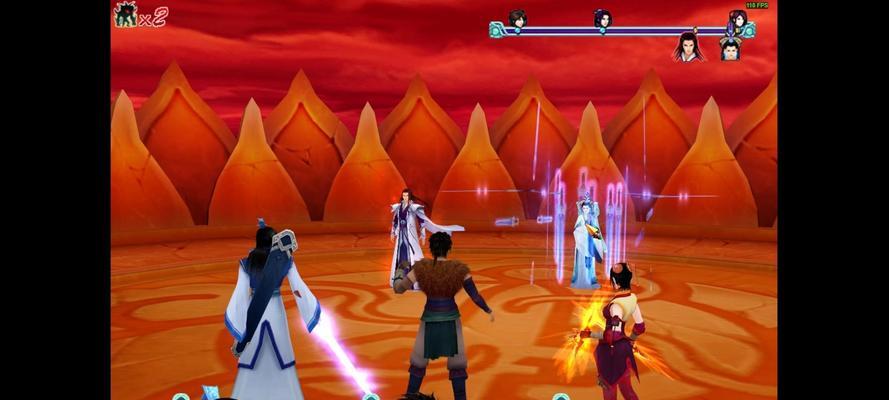Click the large long-haired man portrait below turn bar

(687, 46)
